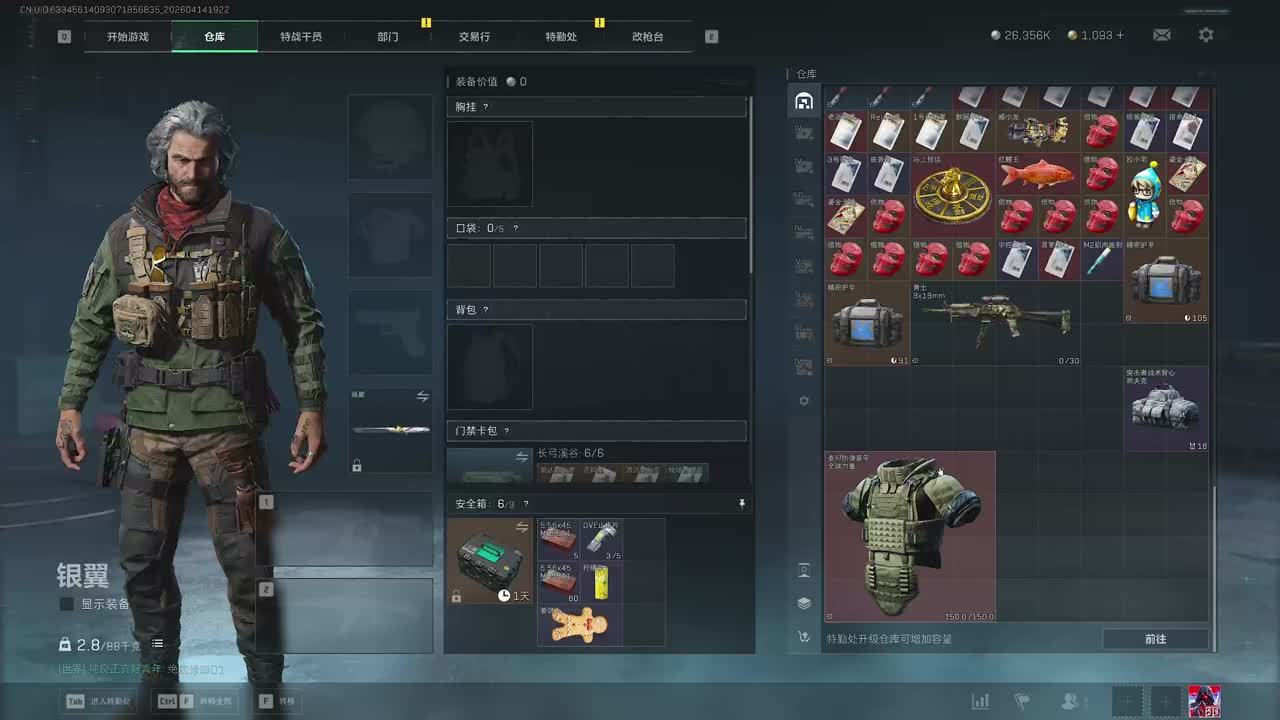Open the 交易行 tab
The image size is (1280, 720).
(474, 37)
